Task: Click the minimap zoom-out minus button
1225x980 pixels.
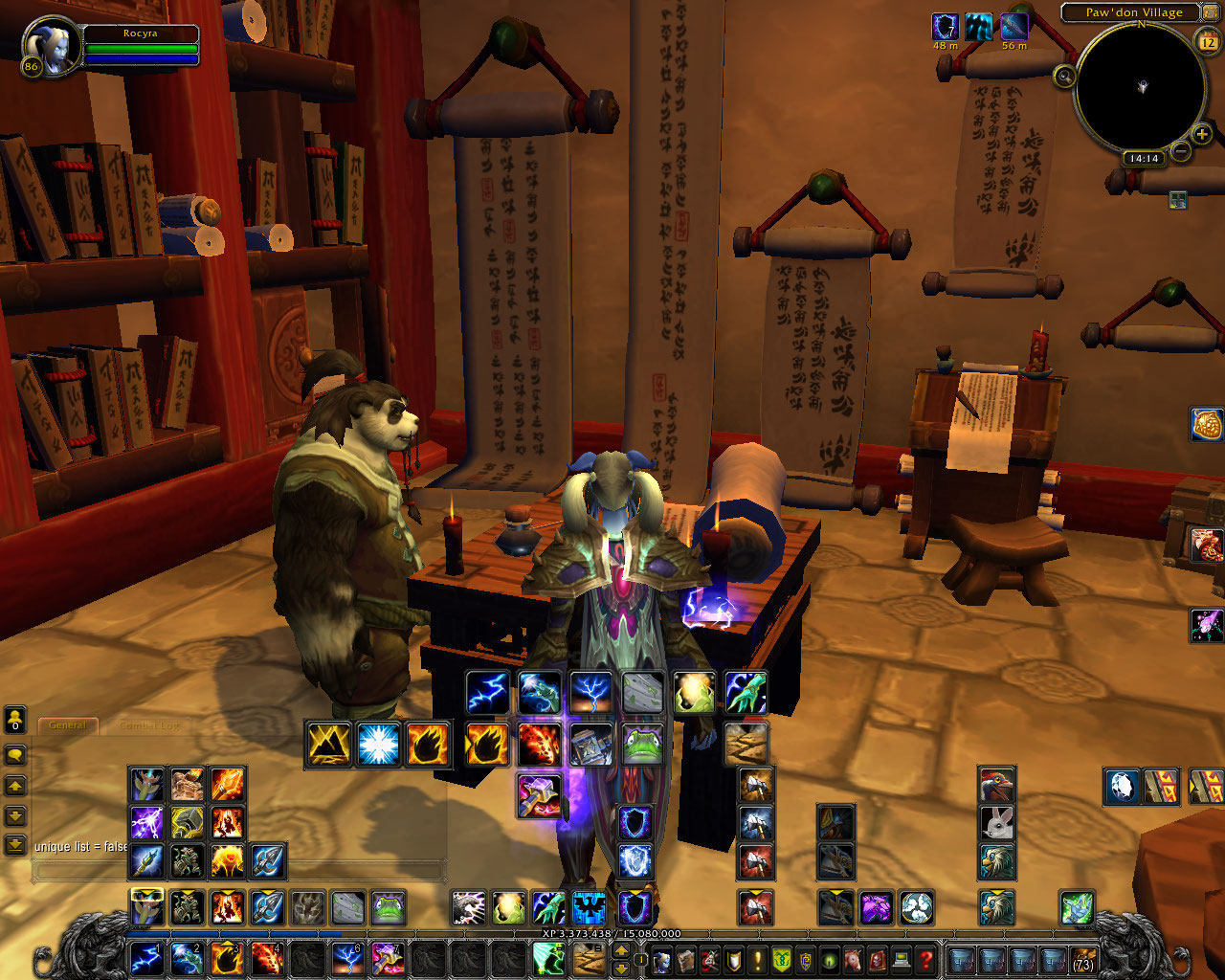Action: point(1181,151)
